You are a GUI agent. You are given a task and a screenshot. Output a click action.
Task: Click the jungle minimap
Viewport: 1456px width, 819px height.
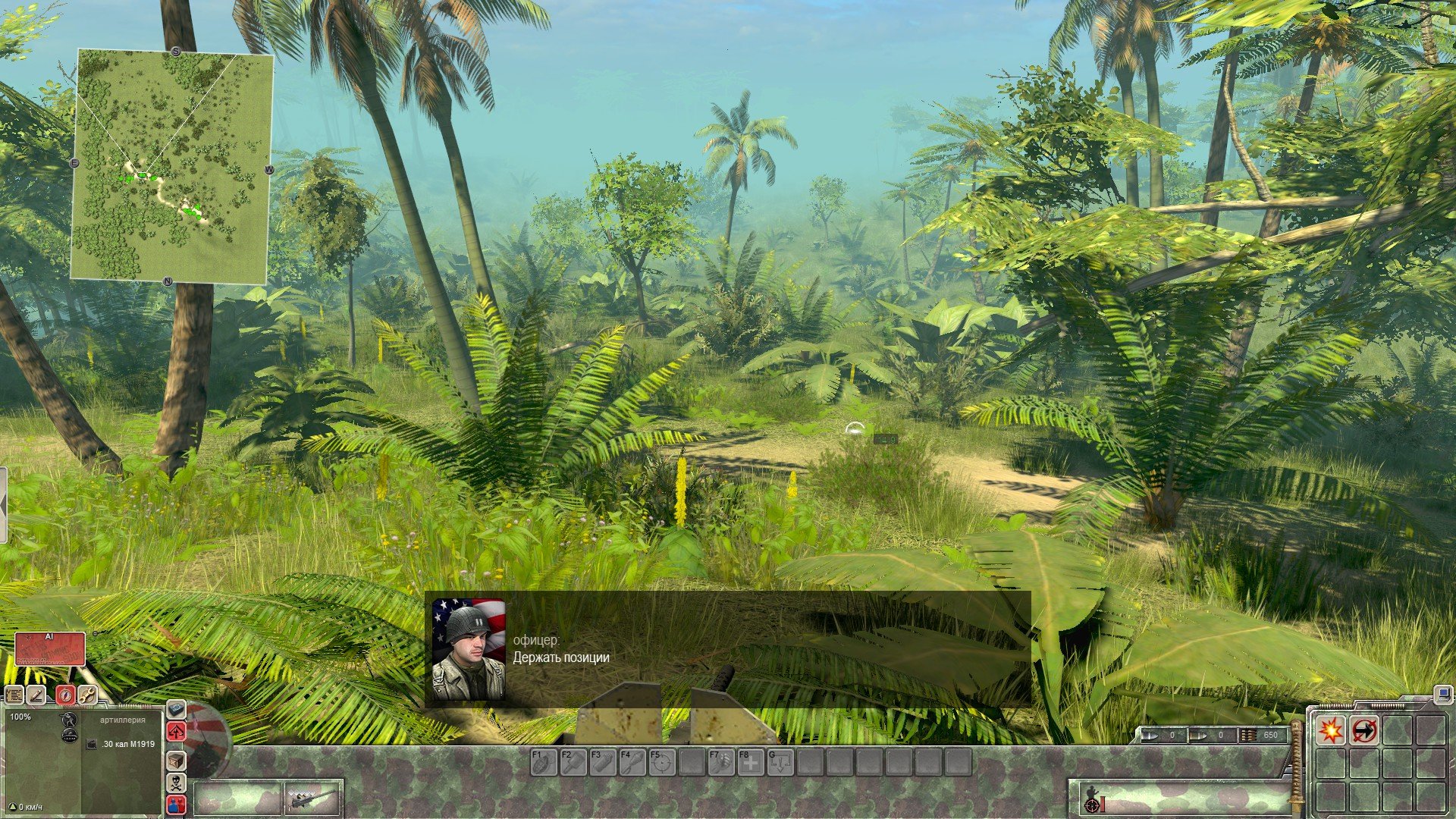pyautogui.click(x=171, y=167)
